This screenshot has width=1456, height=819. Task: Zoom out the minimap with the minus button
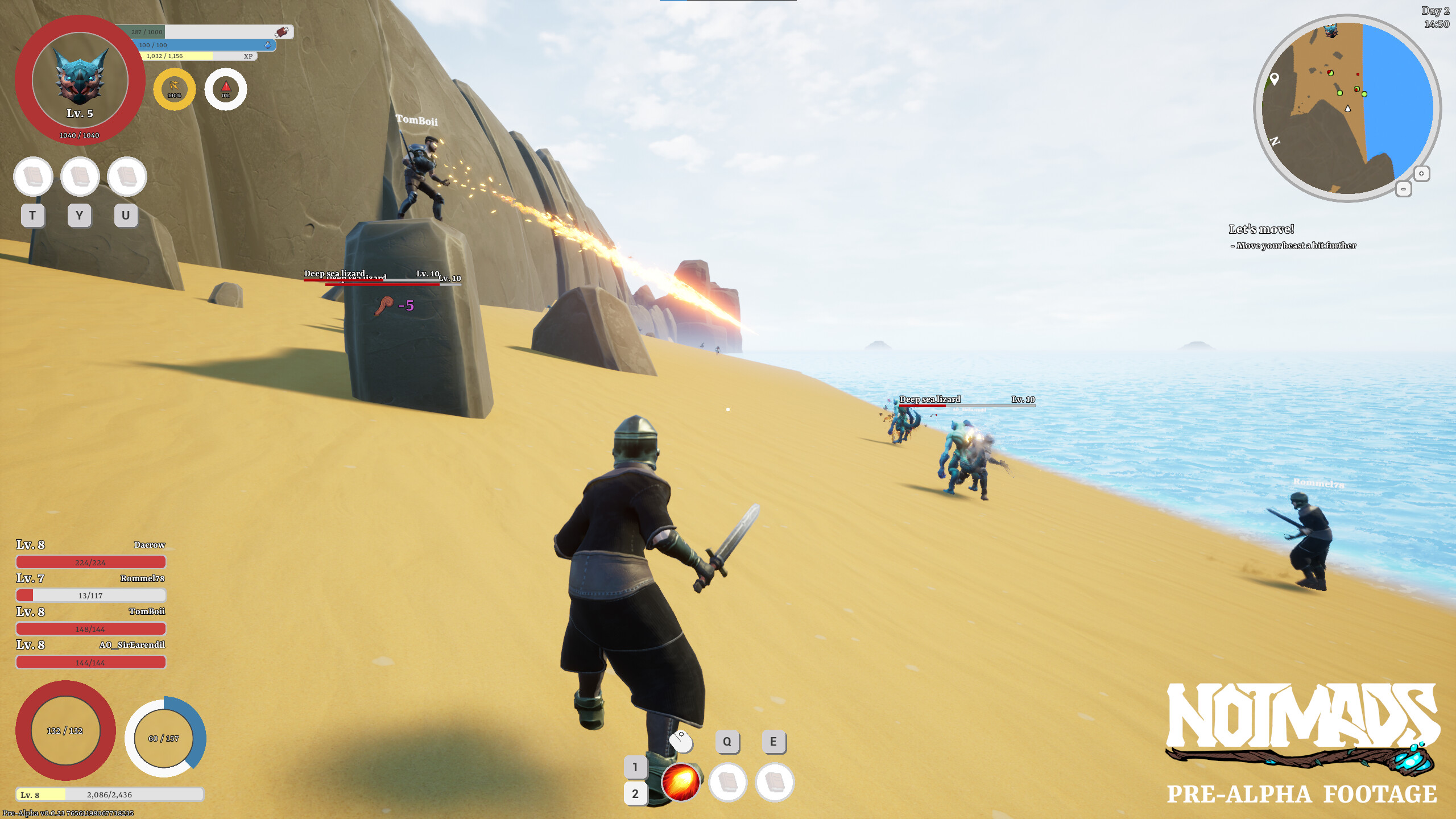click(1404, 188)
